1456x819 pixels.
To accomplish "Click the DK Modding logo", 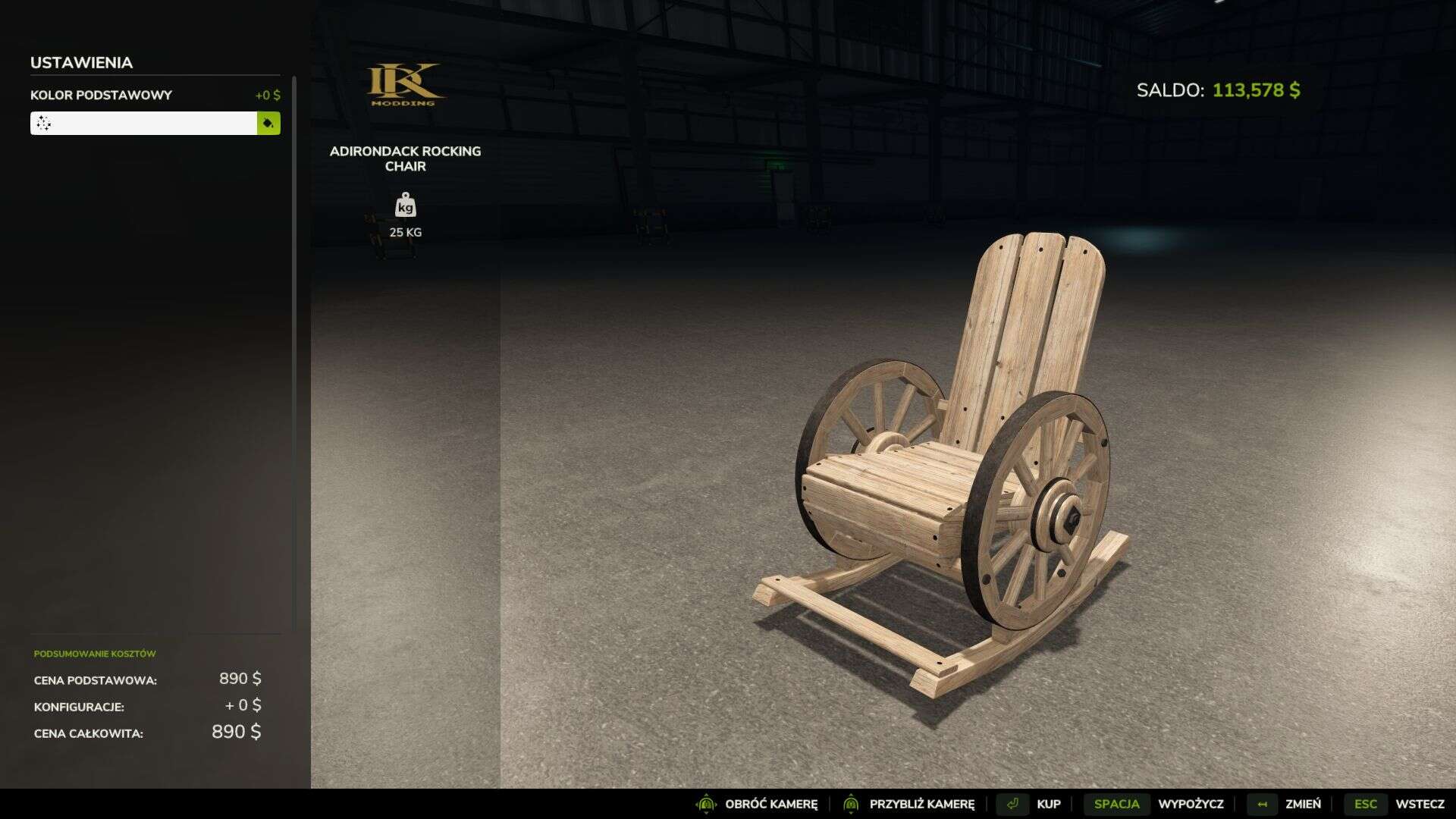I will [405, 83].
